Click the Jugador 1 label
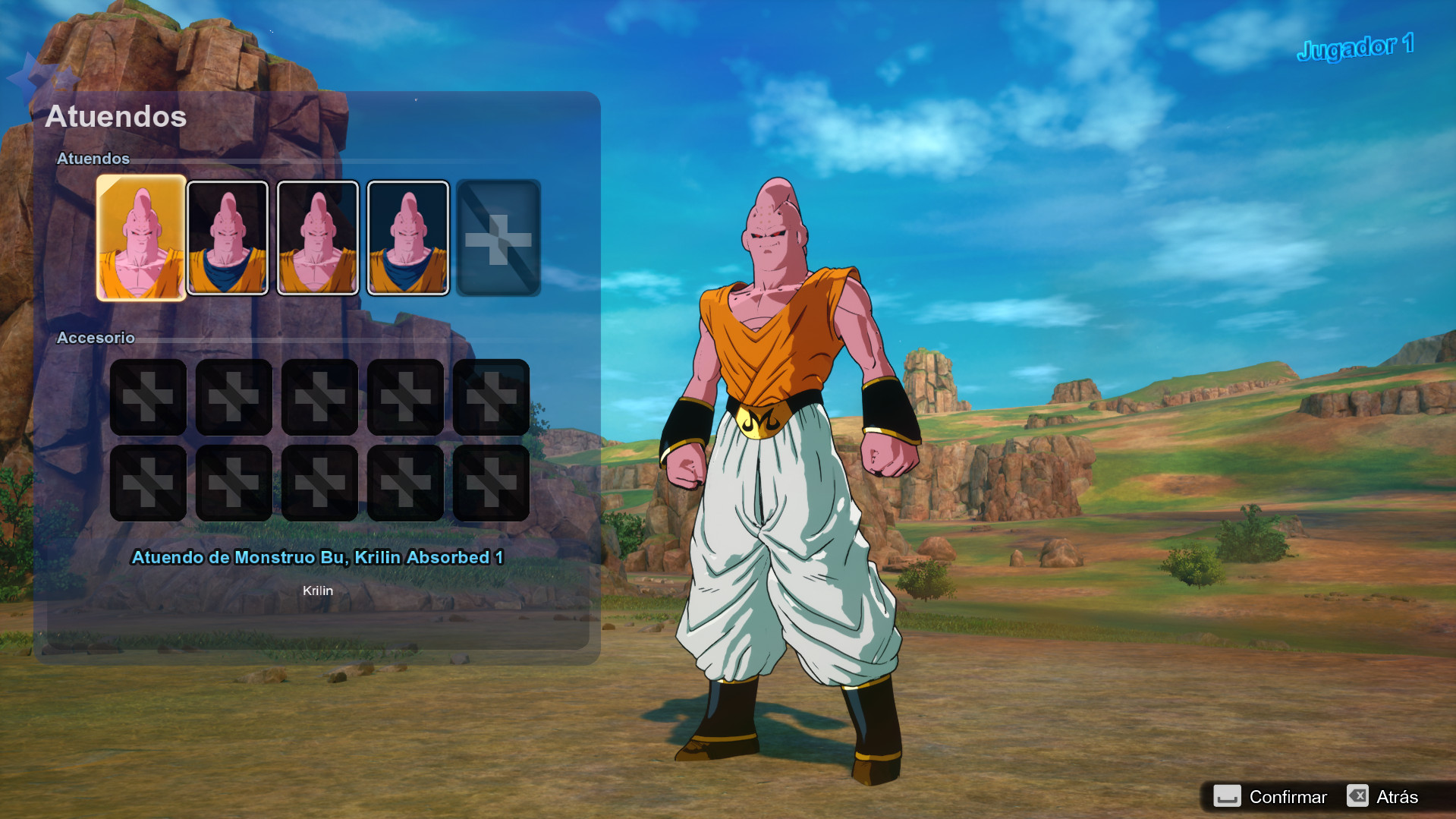This screenshot has height=819, width=1456. point(1354,46)
